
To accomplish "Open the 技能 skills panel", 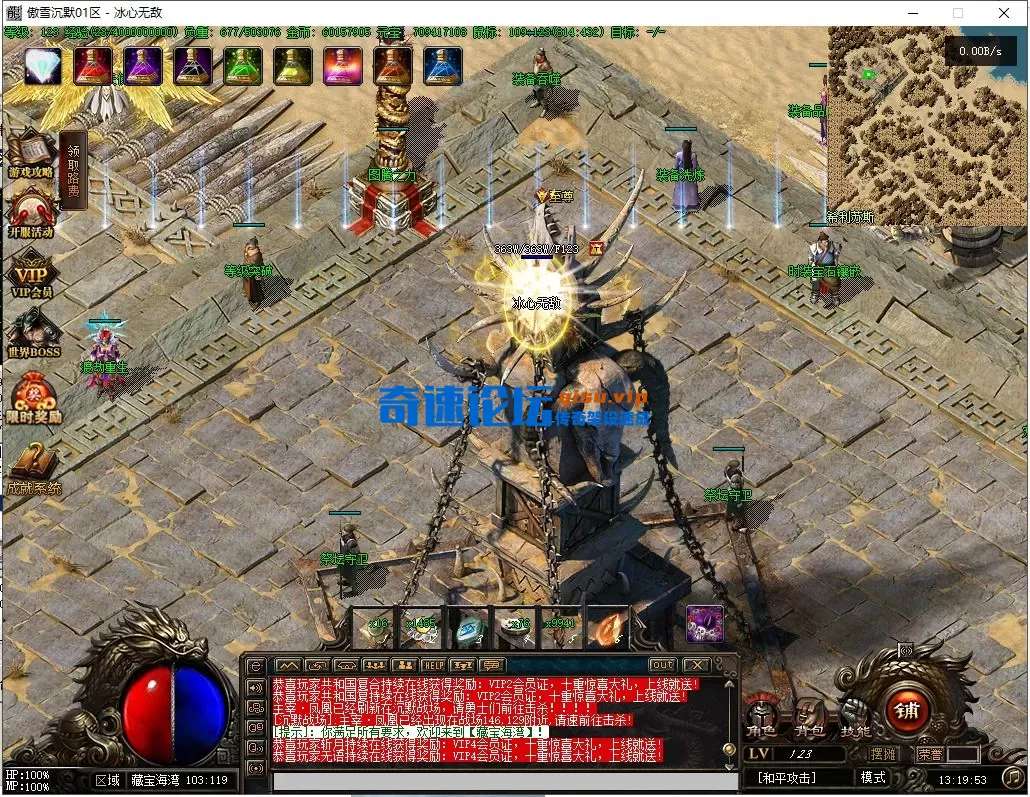I will pos(854,716).
